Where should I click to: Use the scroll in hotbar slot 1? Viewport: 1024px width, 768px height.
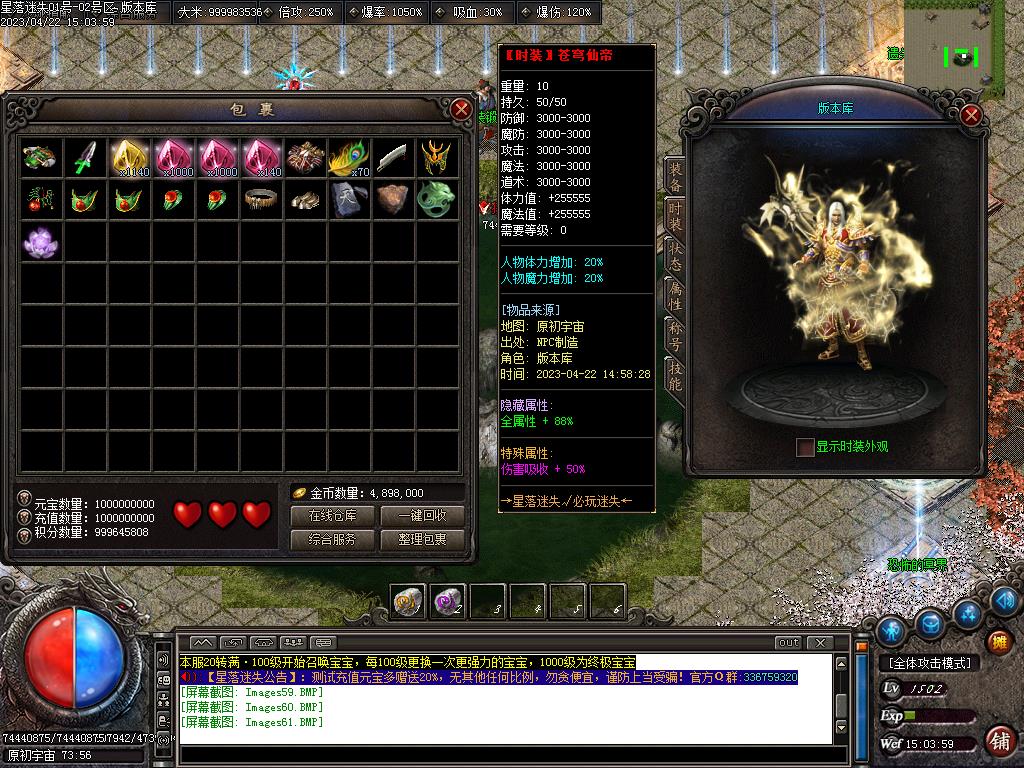point(407,600)
